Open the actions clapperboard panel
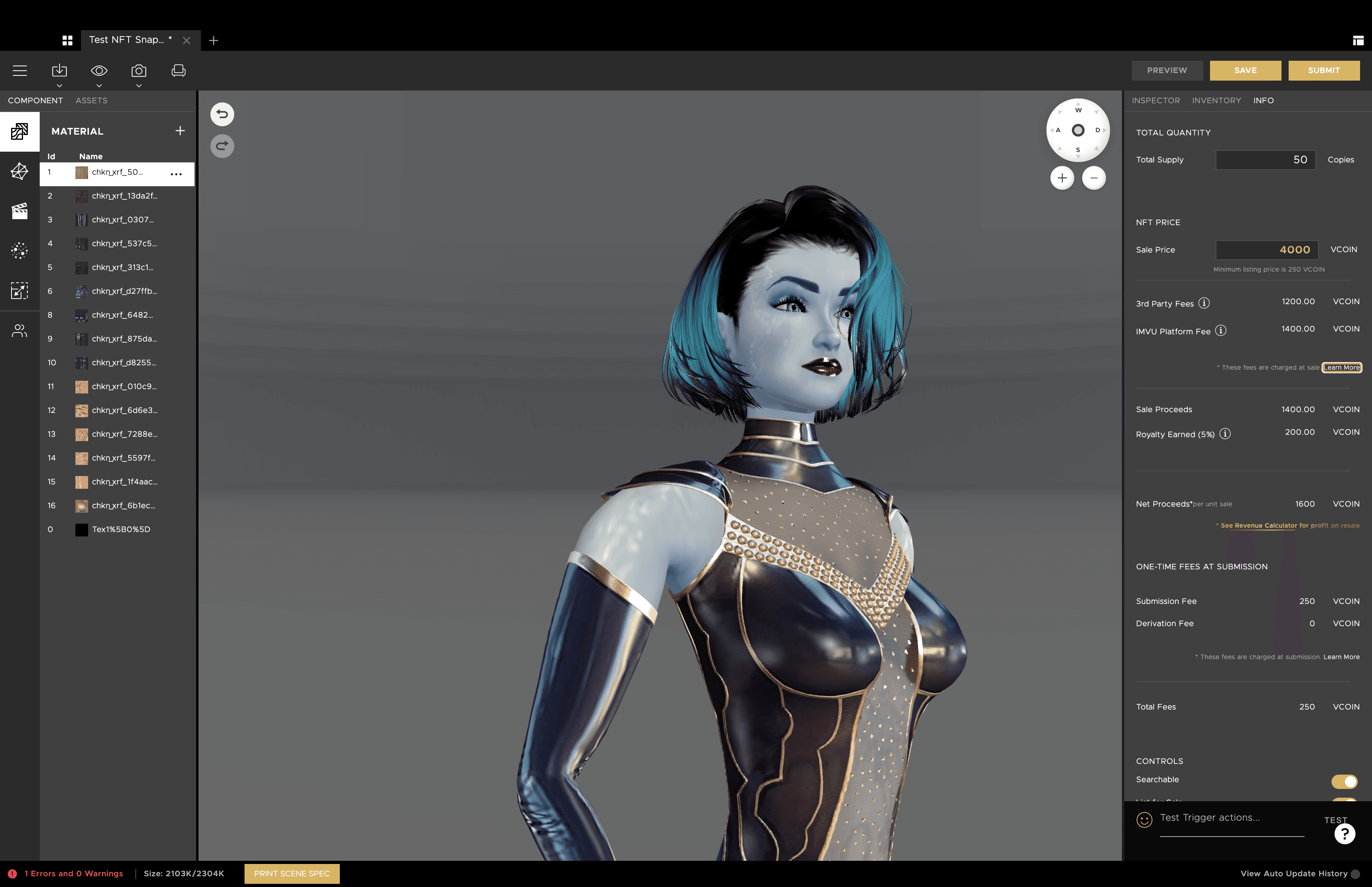 point(19,211)
